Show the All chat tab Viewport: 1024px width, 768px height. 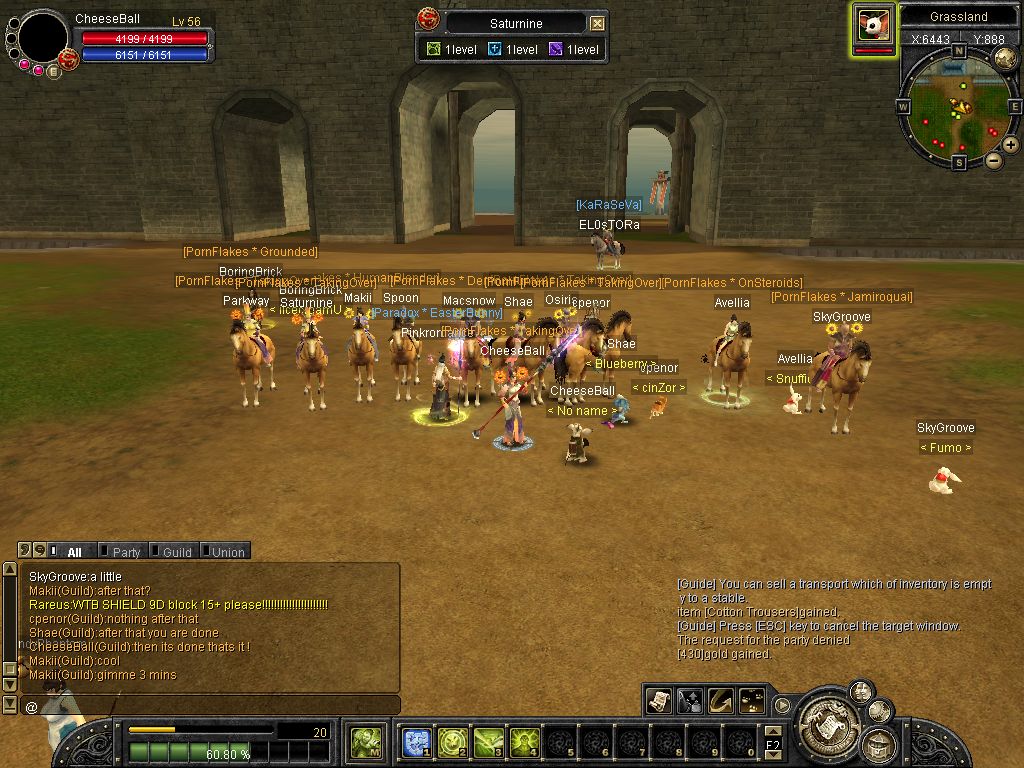pyautogui.click(x=70, y=551)
